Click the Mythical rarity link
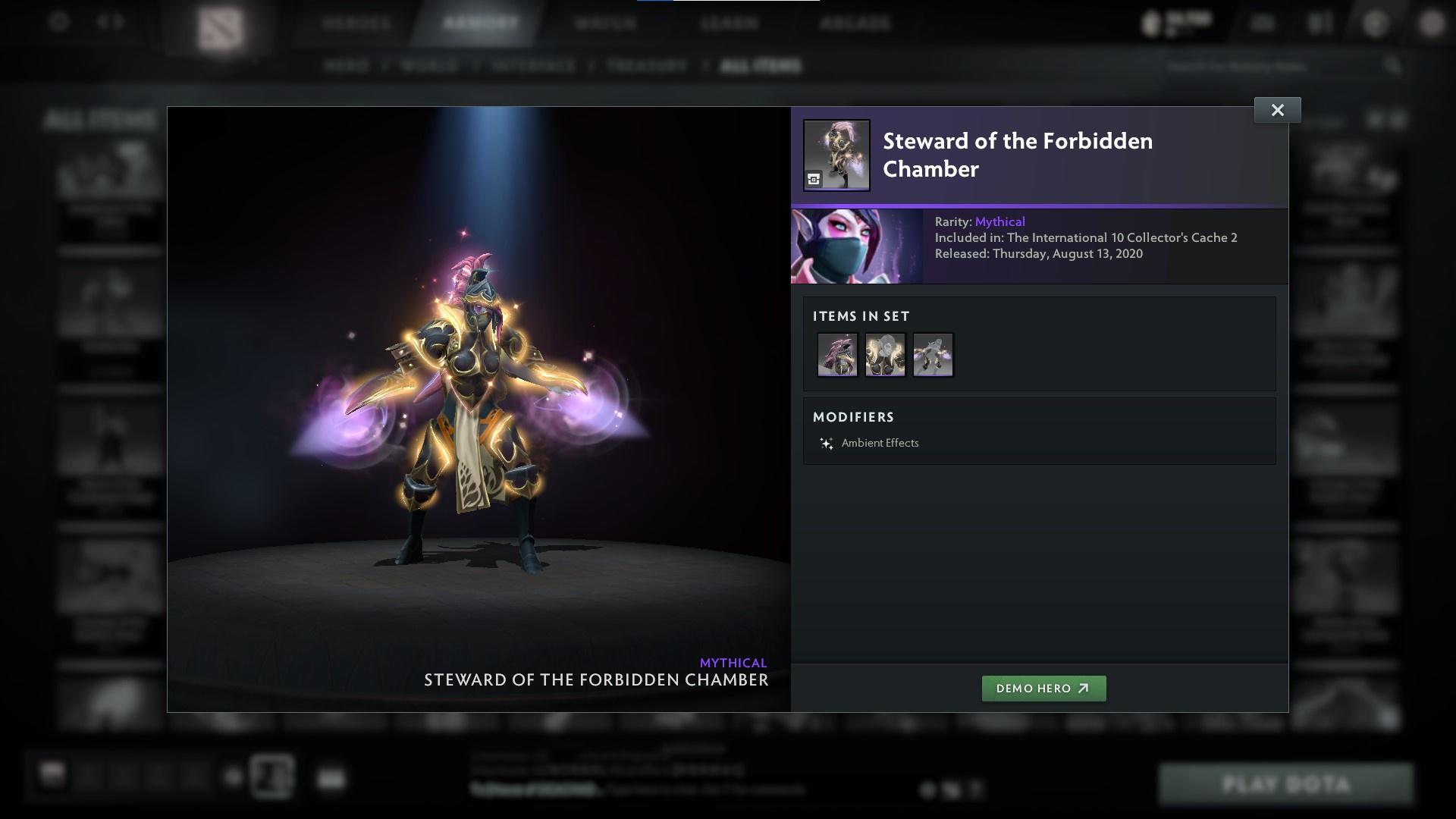This screenshot has width=1456, height=819. 1001,221
